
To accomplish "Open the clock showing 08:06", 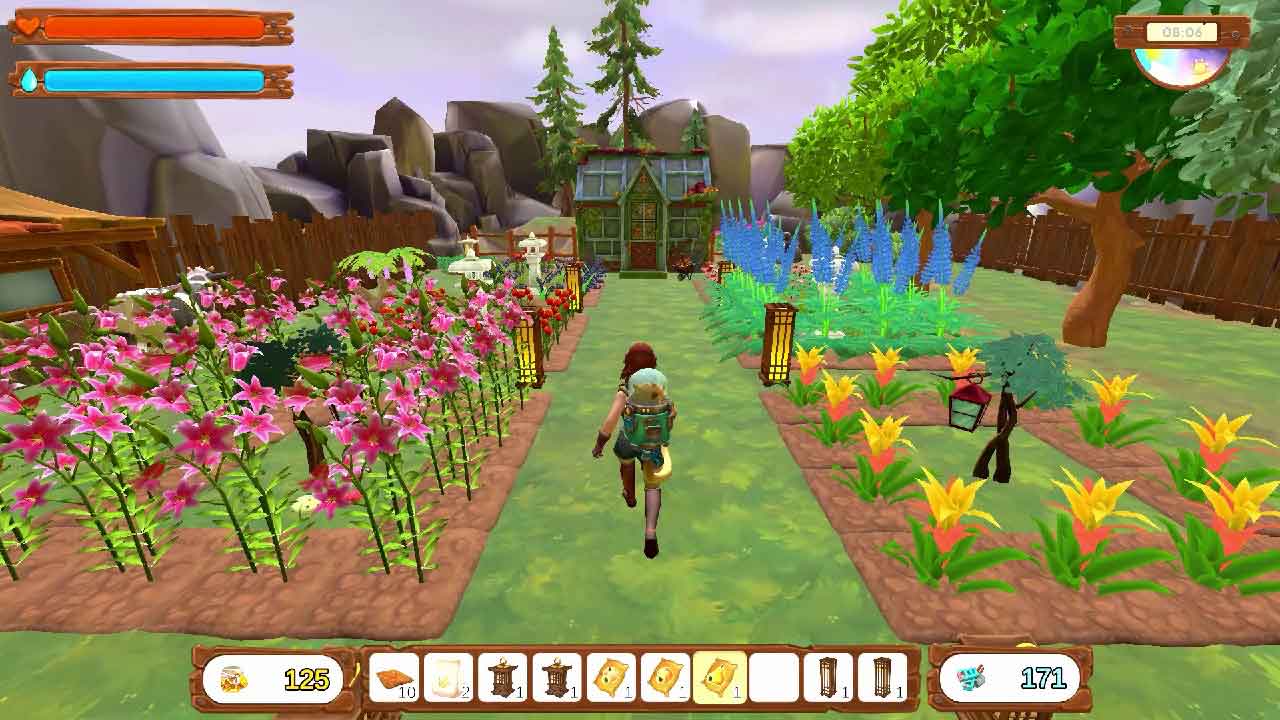I will click(x=1184, y=31).
